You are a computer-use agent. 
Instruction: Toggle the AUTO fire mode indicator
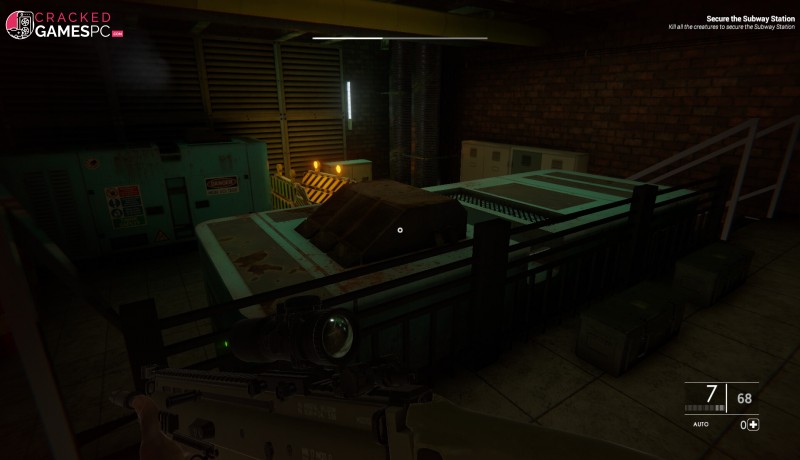tap(701, 424)
